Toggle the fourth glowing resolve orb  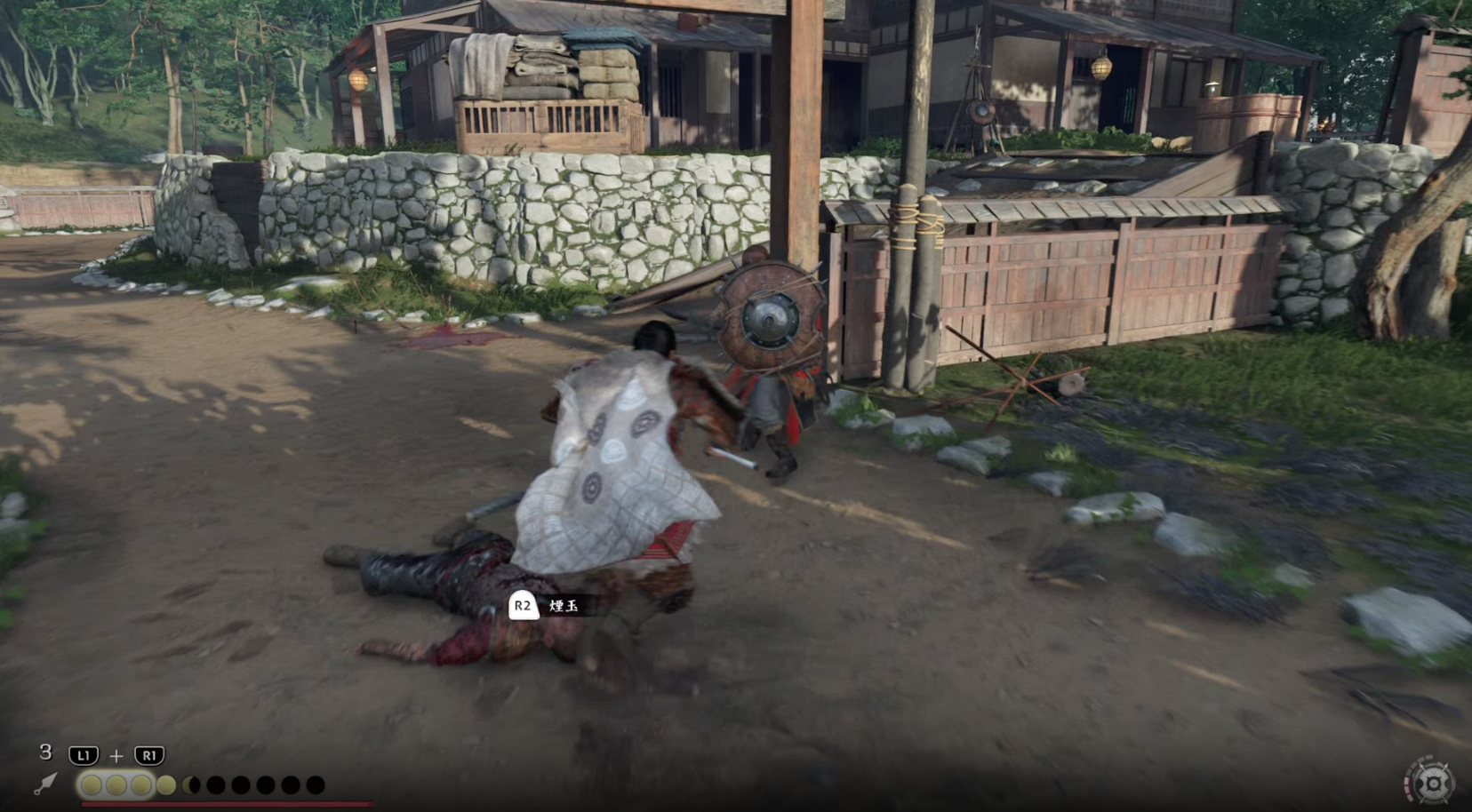click(x=166, y=784)
